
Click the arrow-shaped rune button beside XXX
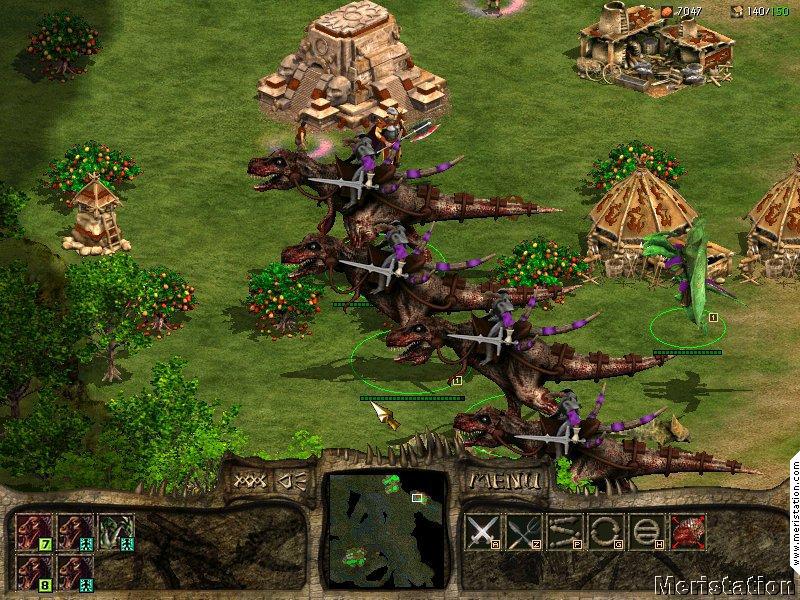(x=289, y=480)
